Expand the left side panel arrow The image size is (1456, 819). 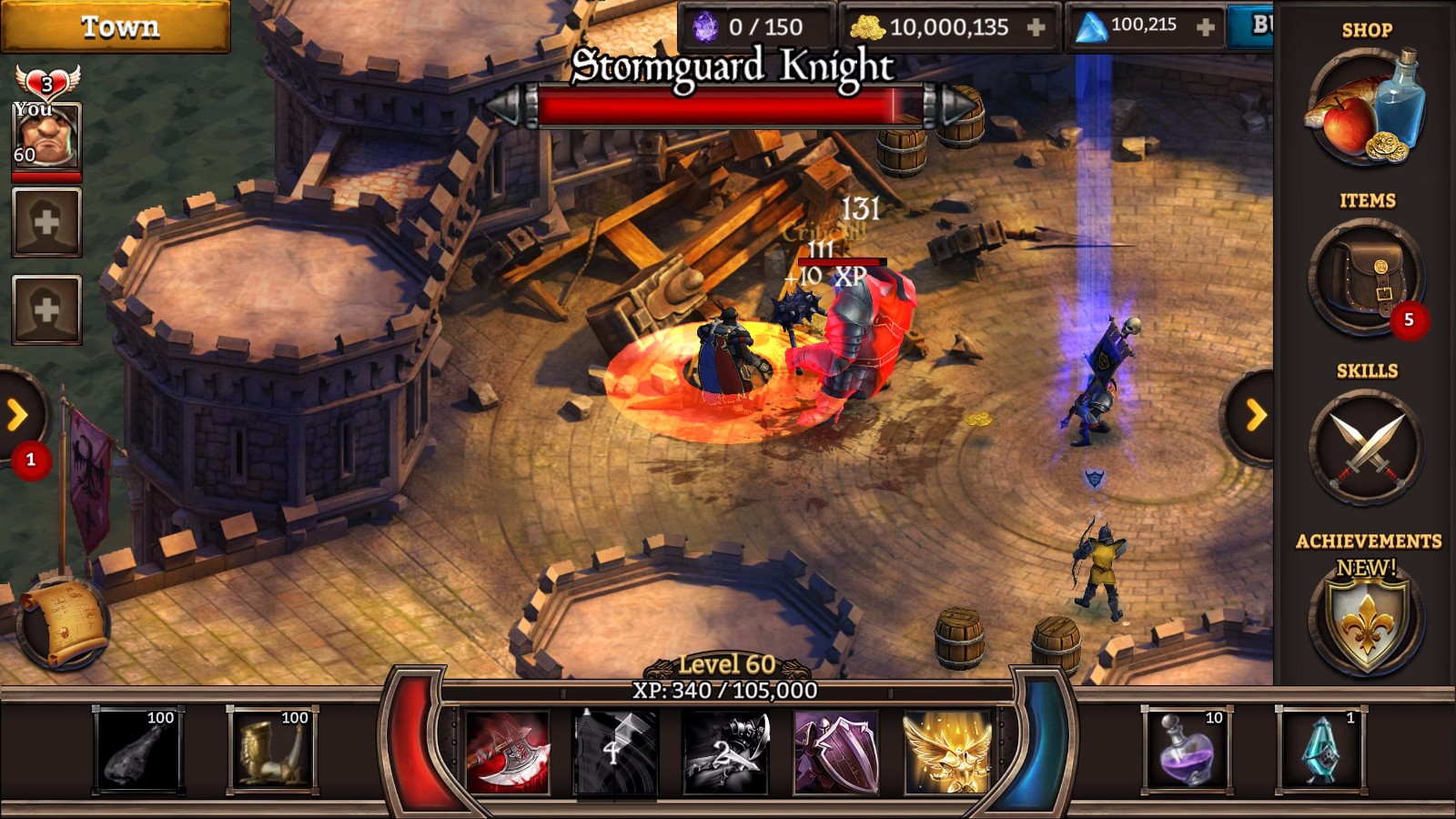tap(18, 416)
